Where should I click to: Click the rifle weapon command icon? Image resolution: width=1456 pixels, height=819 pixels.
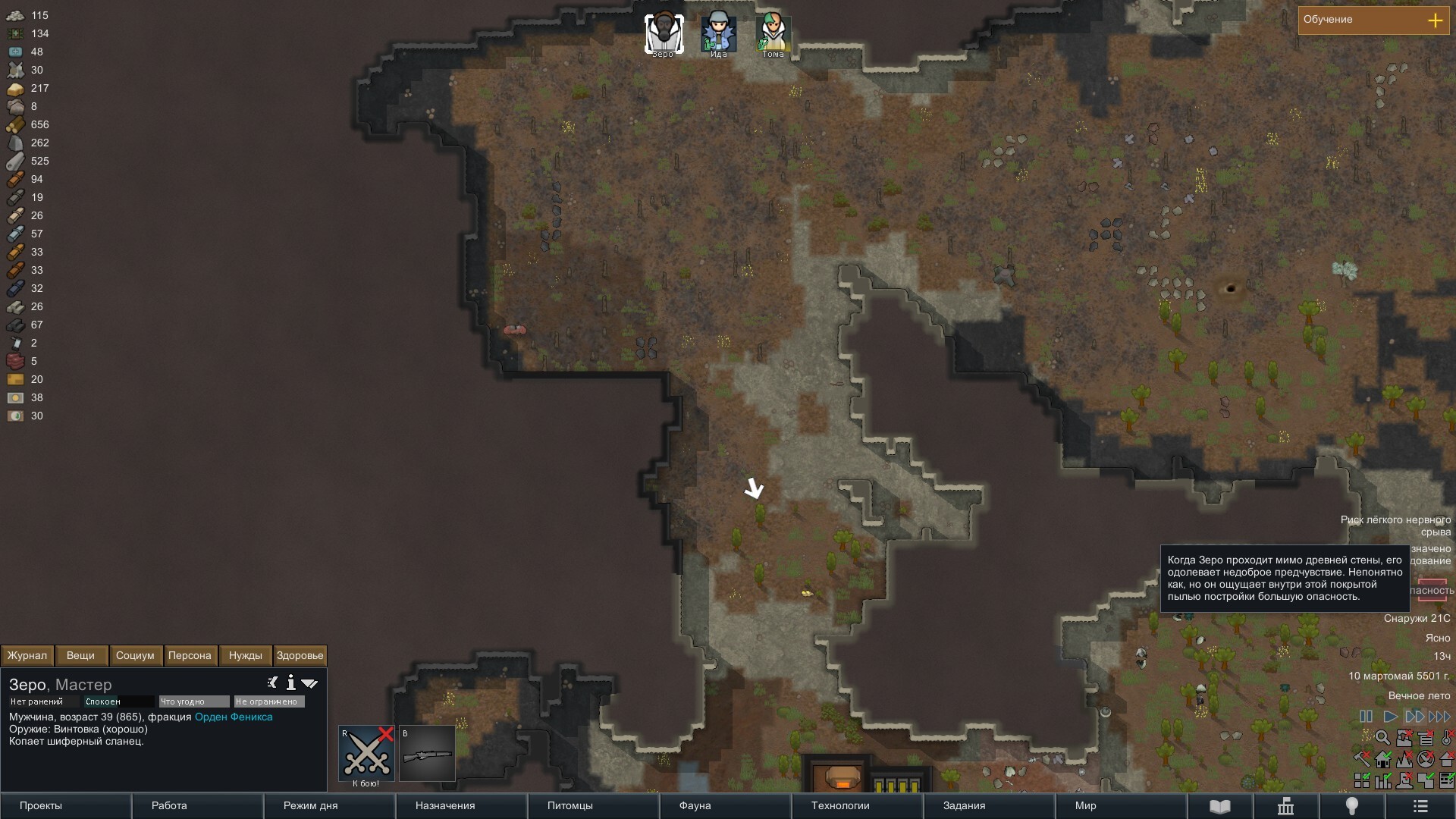coord(427,754)
